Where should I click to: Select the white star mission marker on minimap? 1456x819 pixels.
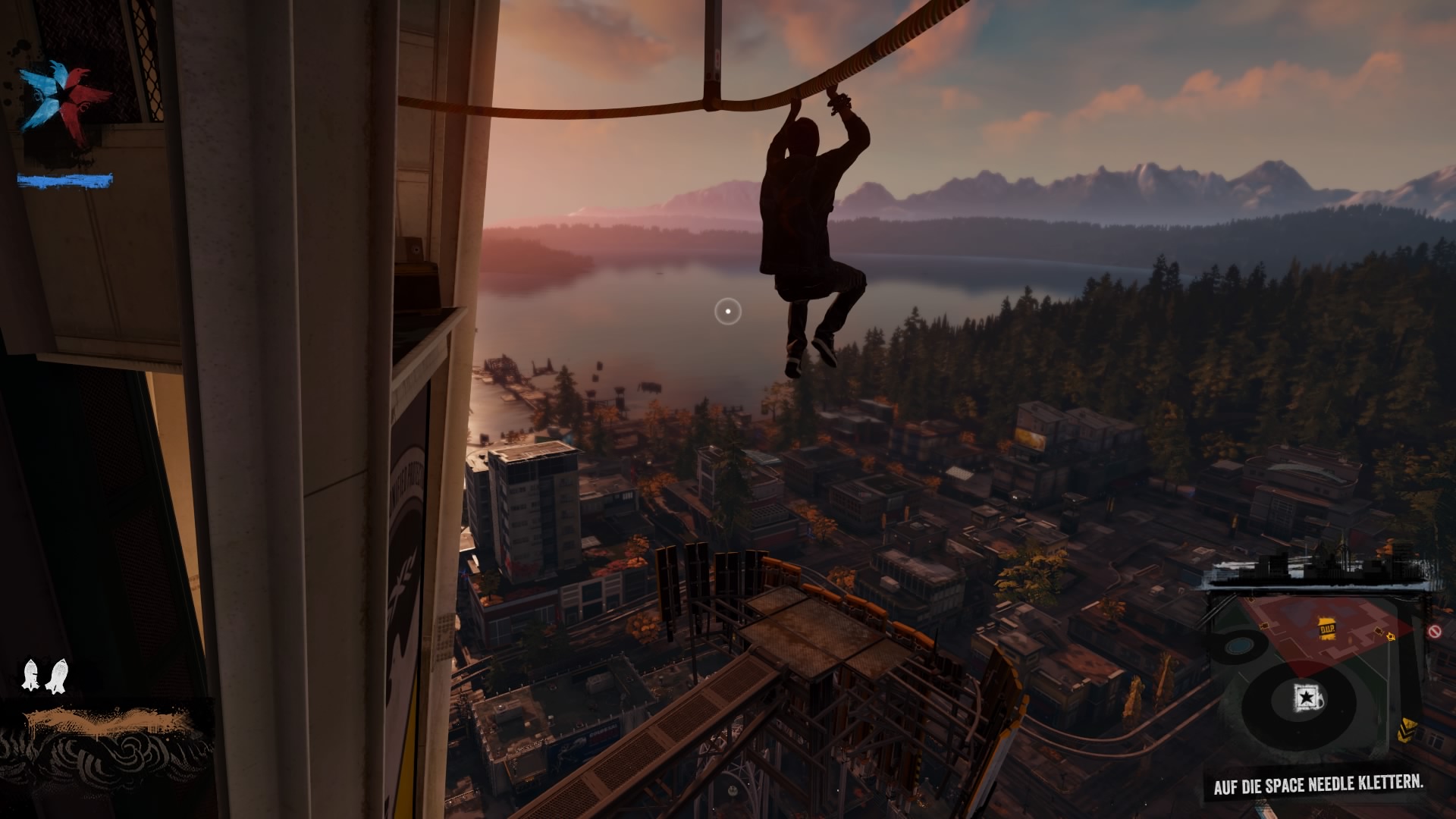(1307, 697)
